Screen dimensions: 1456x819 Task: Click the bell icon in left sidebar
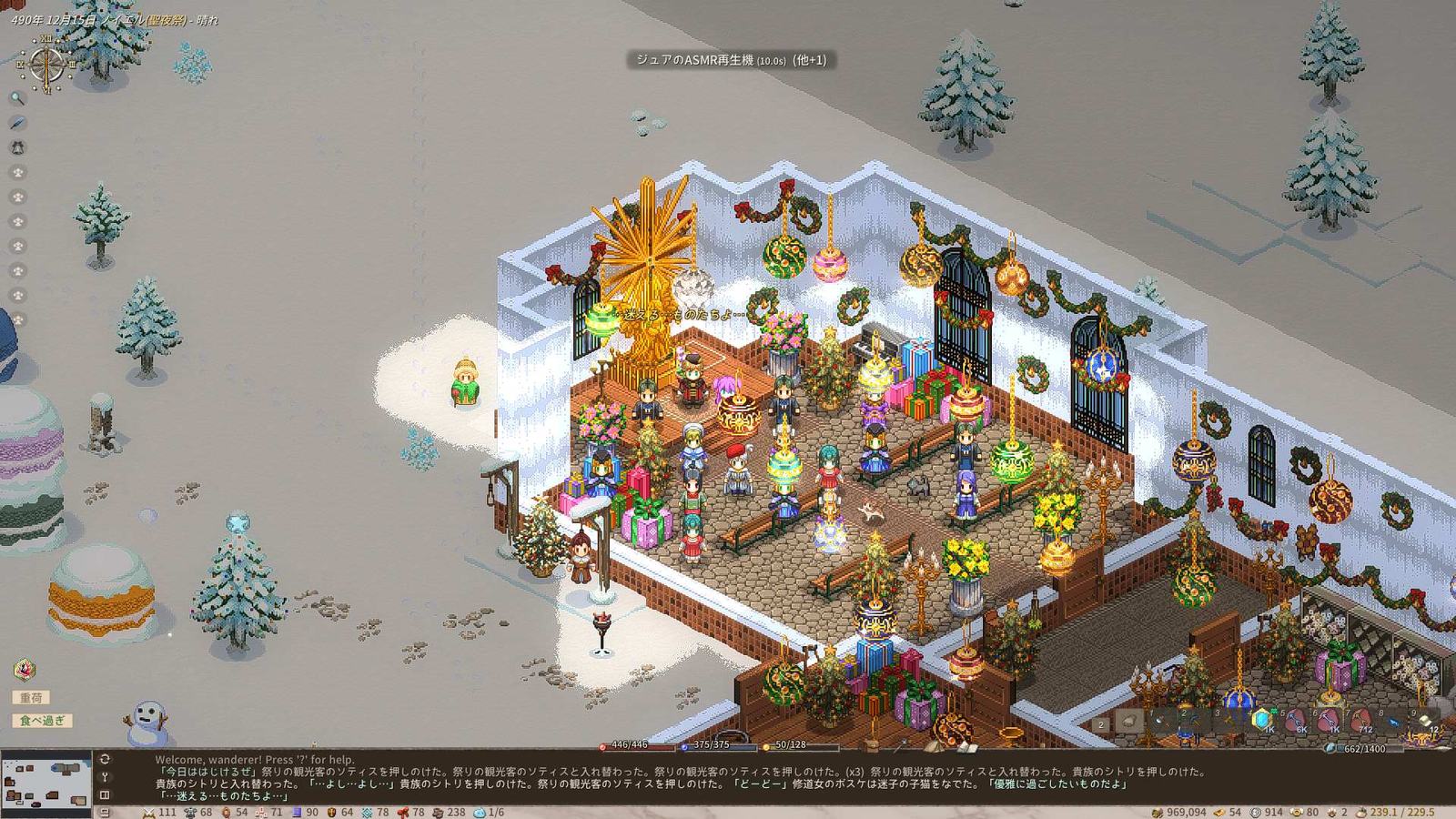point(17,147)
